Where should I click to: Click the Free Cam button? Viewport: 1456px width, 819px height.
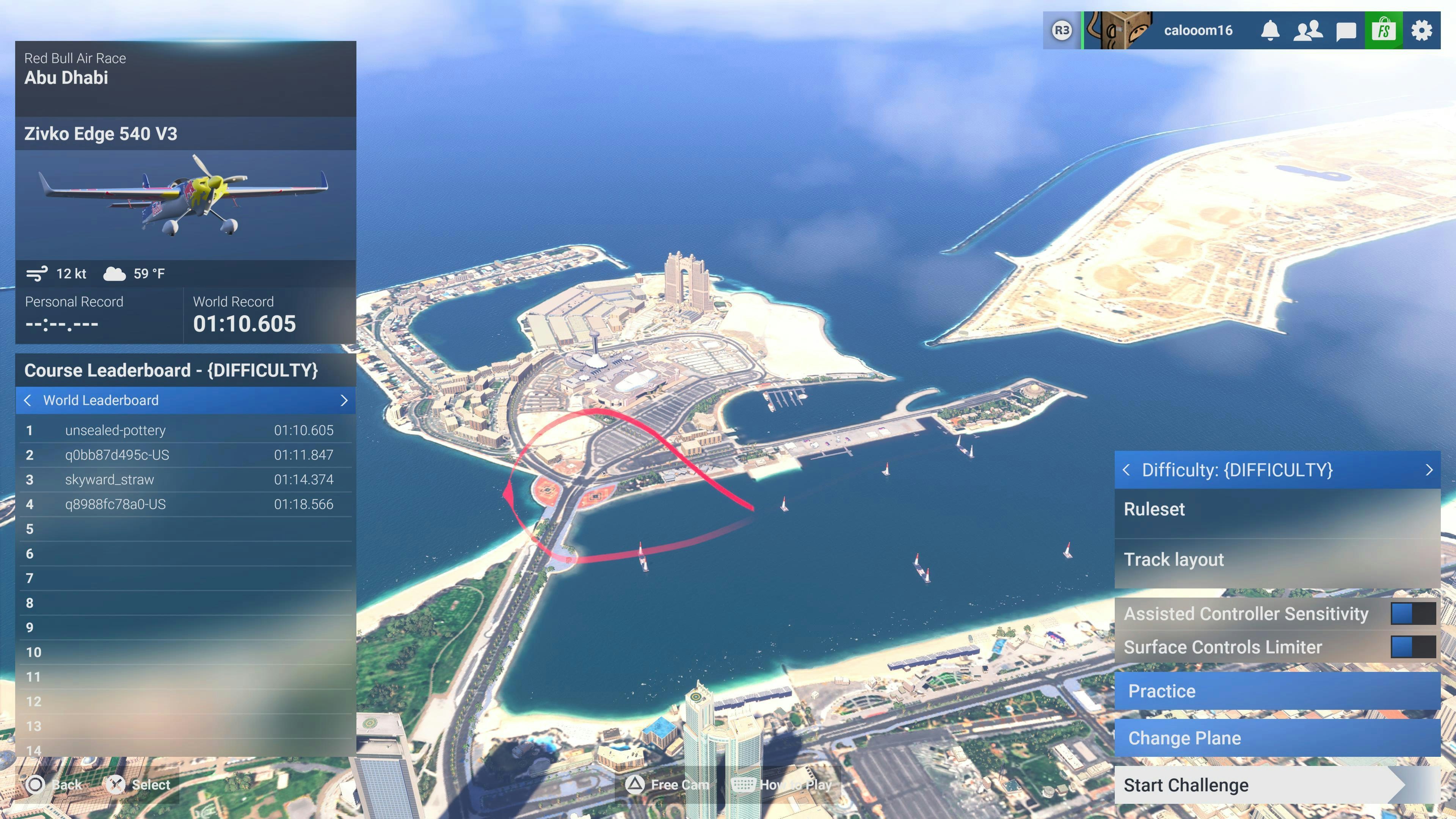667,784
